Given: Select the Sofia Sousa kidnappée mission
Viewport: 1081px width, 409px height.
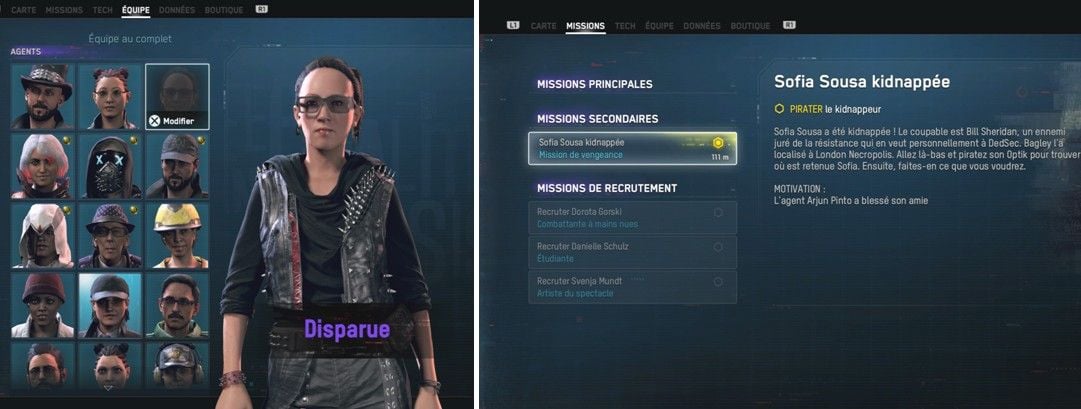Looking at the screenshot, I should pos(632,148).
